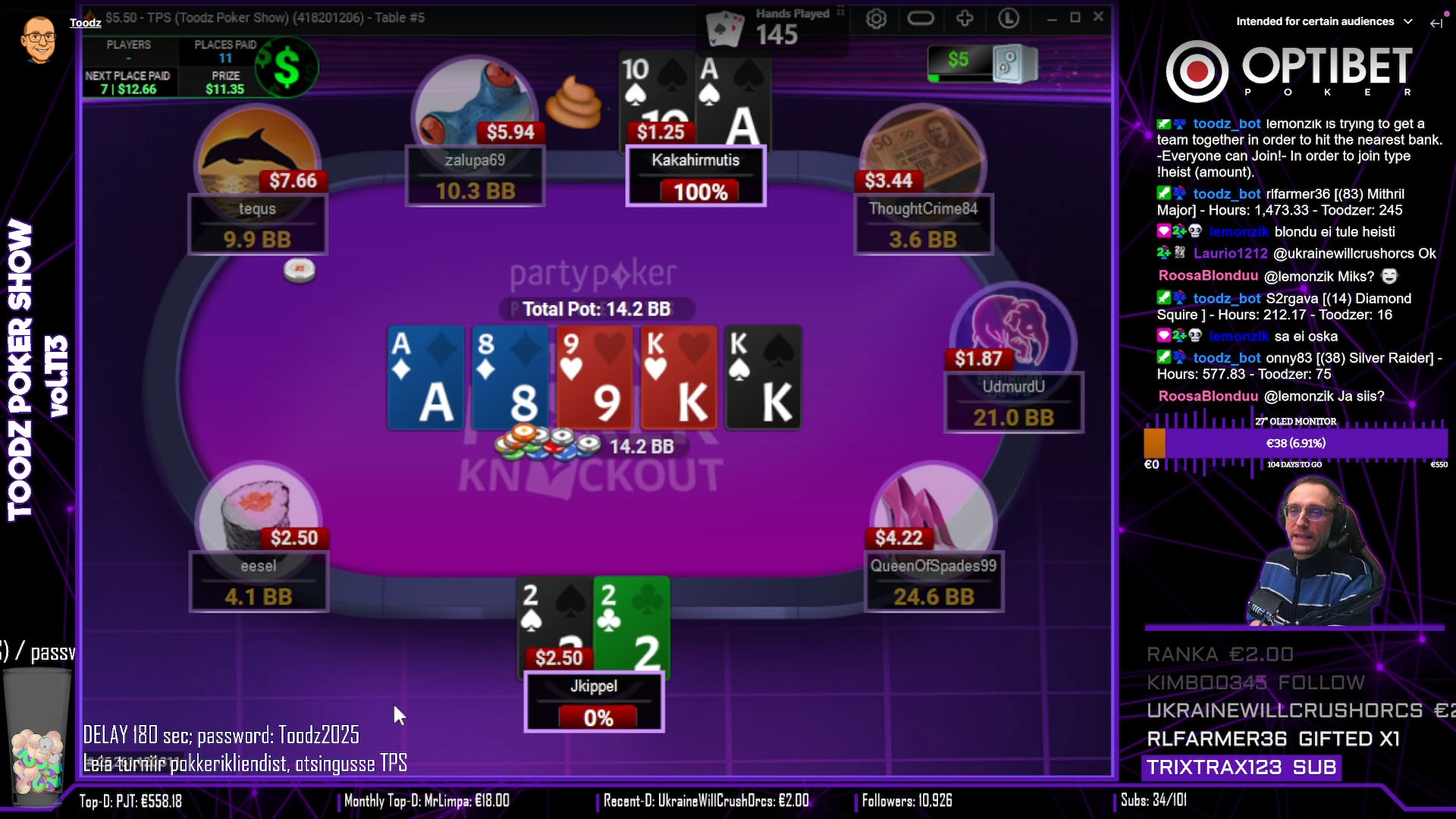Open the 'Intended for certain audiences' dropdown
1456x819 pixels.
click(1324, 21)
